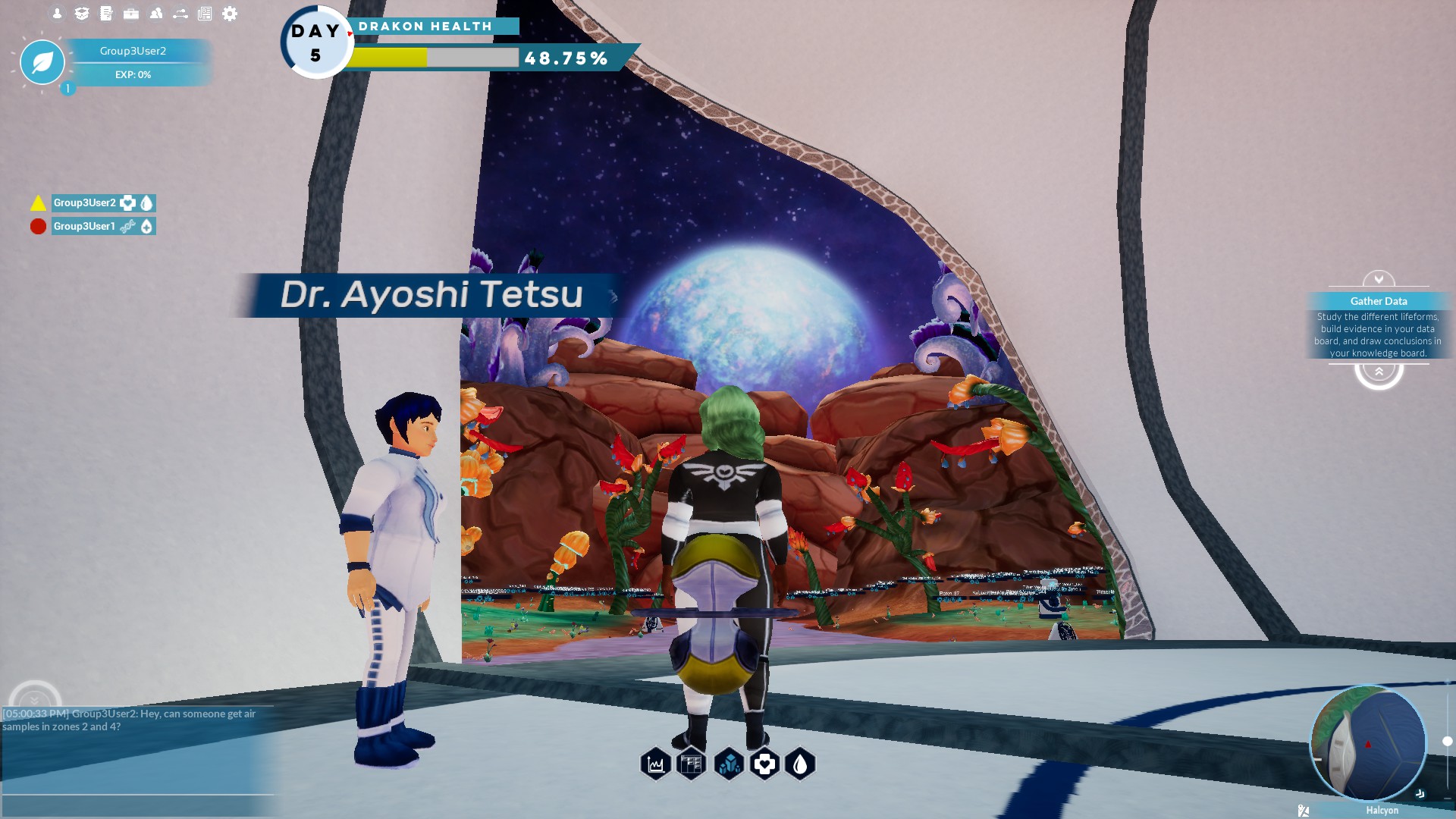The image size is (1456, 819).
Task: Open the data board table hexagon
Action: tap(692, 764)
